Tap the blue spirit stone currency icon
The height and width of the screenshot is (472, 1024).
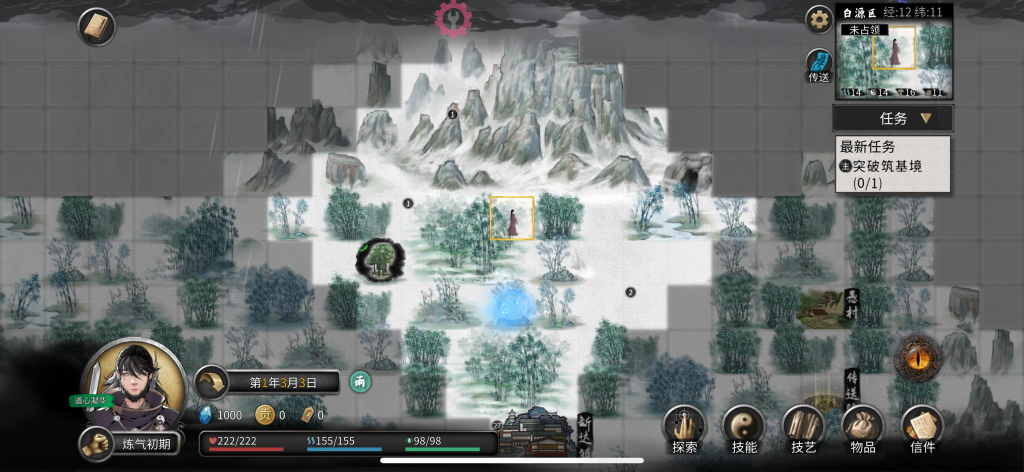(x=207, y=415)
